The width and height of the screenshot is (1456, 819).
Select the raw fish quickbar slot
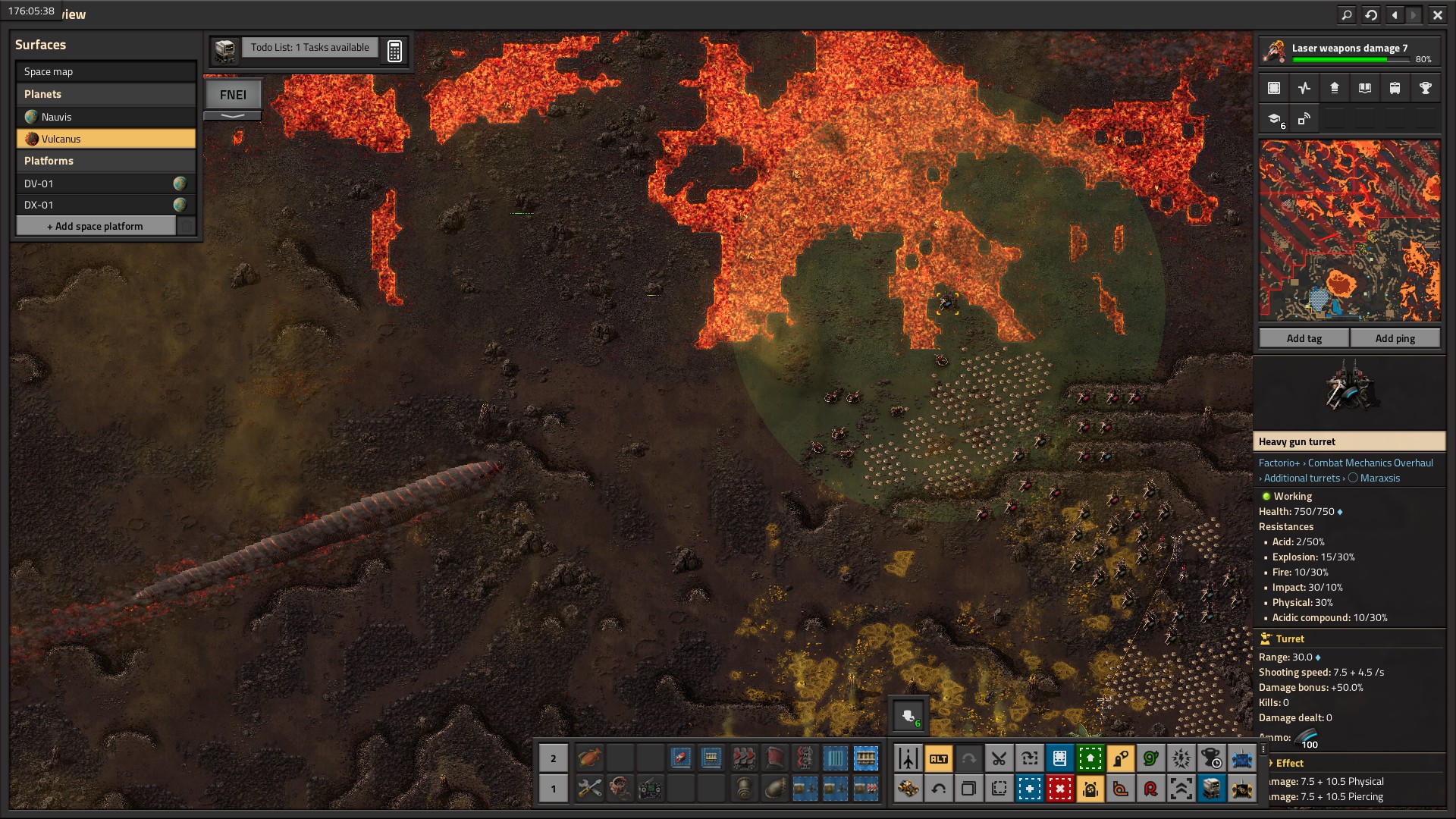pos(589,758)
